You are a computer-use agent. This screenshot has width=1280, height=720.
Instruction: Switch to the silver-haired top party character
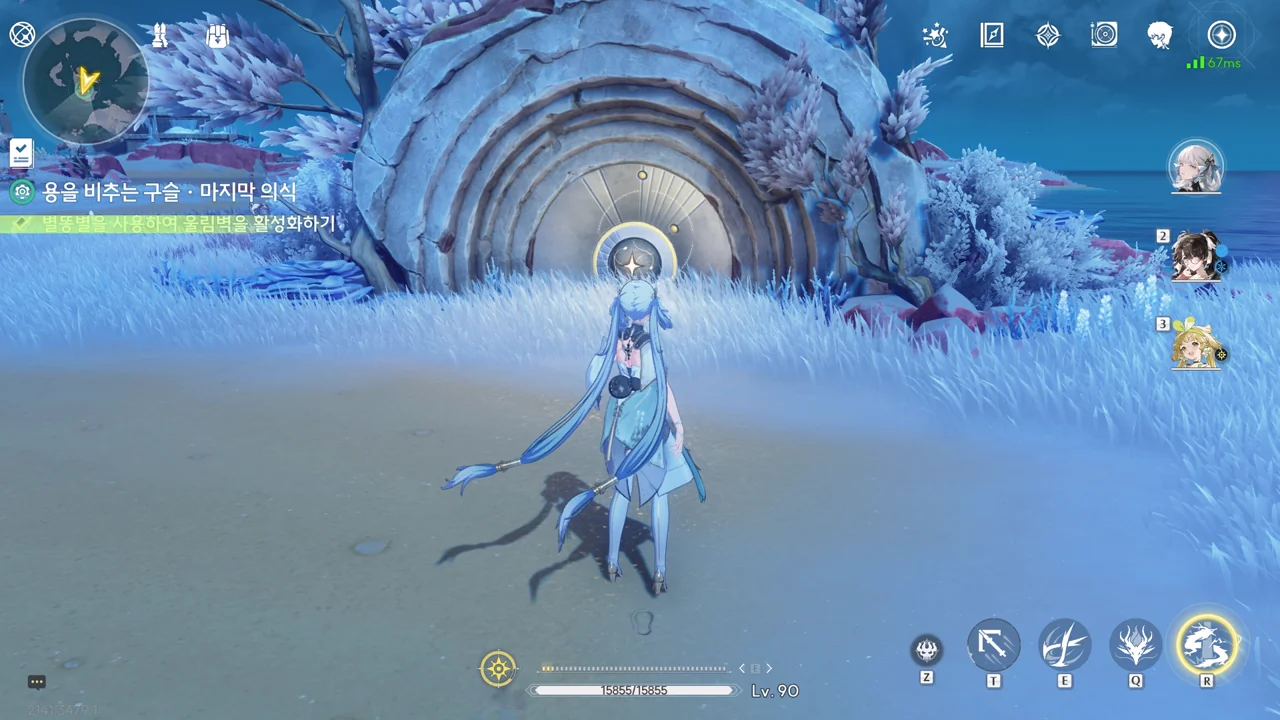[x=1196, y=167]
